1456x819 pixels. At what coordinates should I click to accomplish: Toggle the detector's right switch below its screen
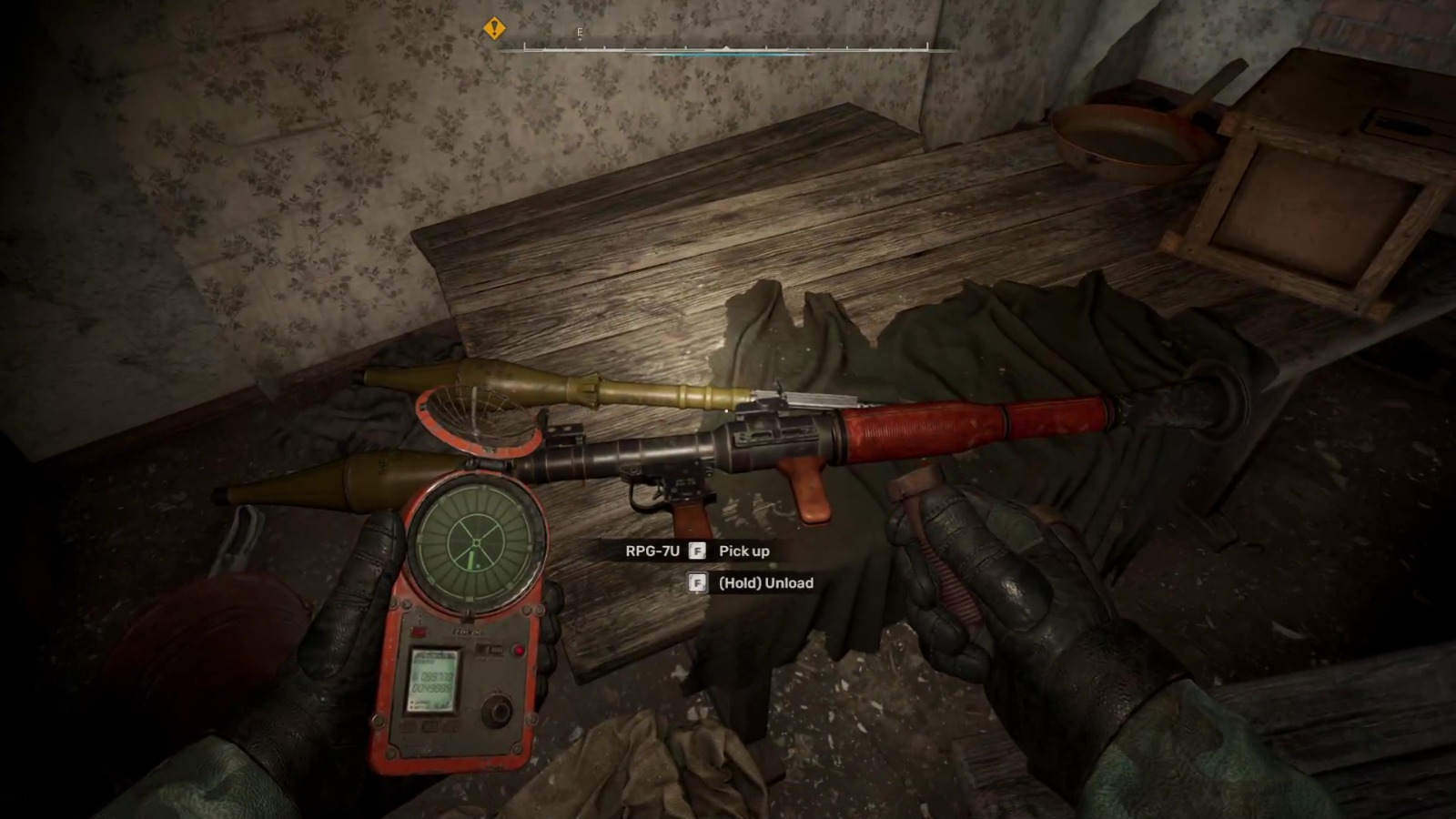(451, 726)
